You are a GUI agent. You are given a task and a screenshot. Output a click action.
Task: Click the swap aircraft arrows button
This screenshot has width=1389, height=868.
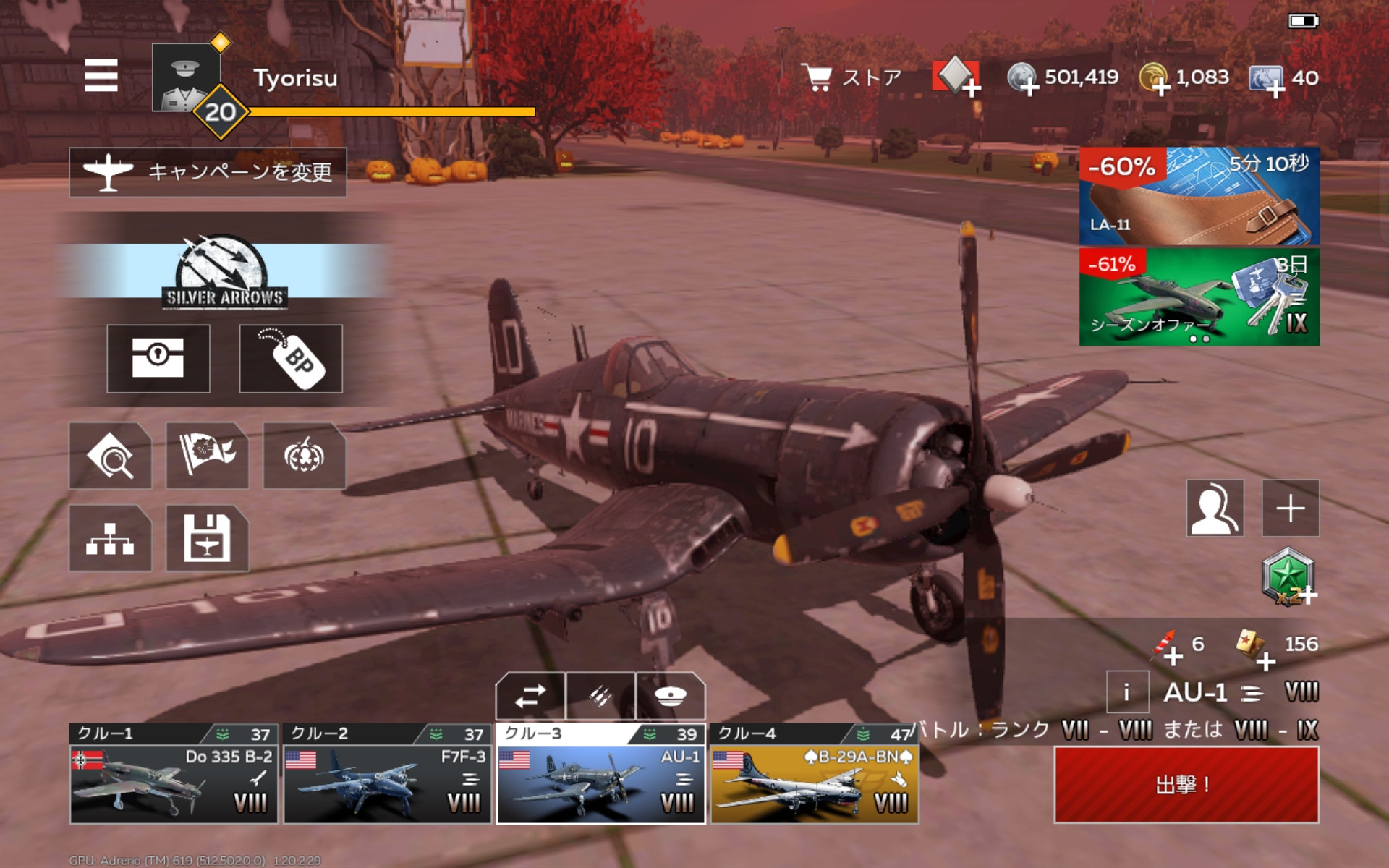pyautogui.click(x=530, y=697)
